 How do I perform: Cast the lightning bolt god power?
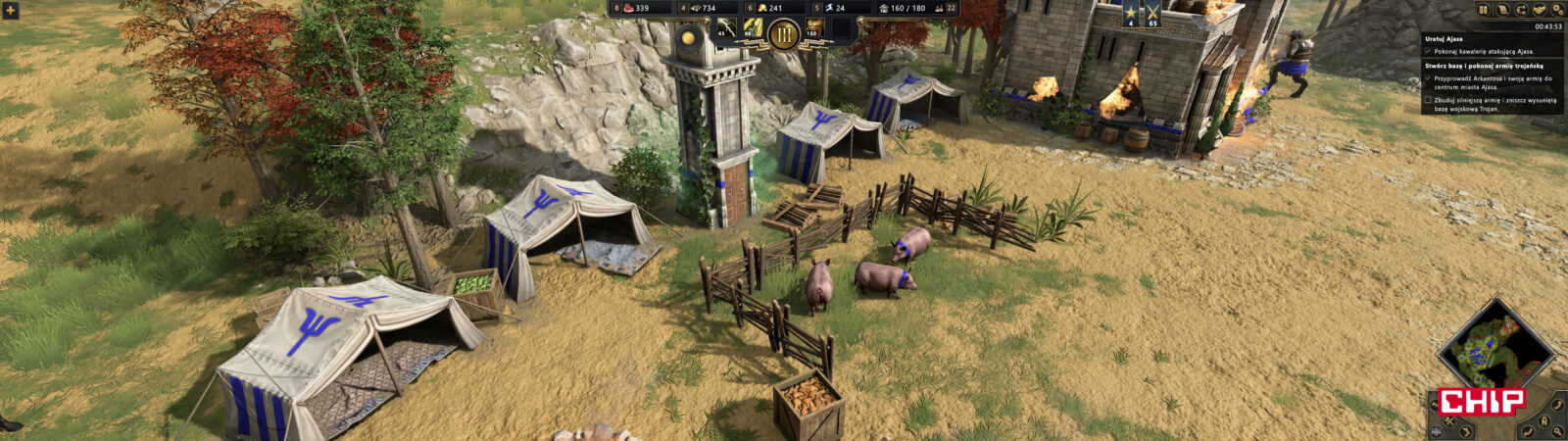(x=727, y=28)
